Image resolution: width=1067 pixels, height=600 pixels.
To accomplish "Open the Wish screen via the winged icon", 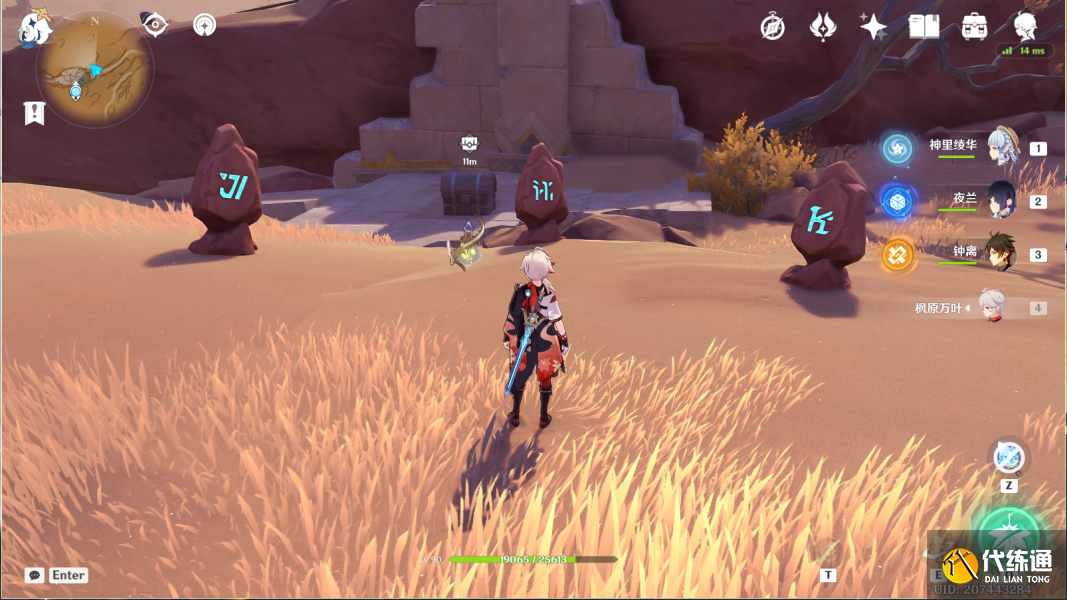I will pos(822,27).
